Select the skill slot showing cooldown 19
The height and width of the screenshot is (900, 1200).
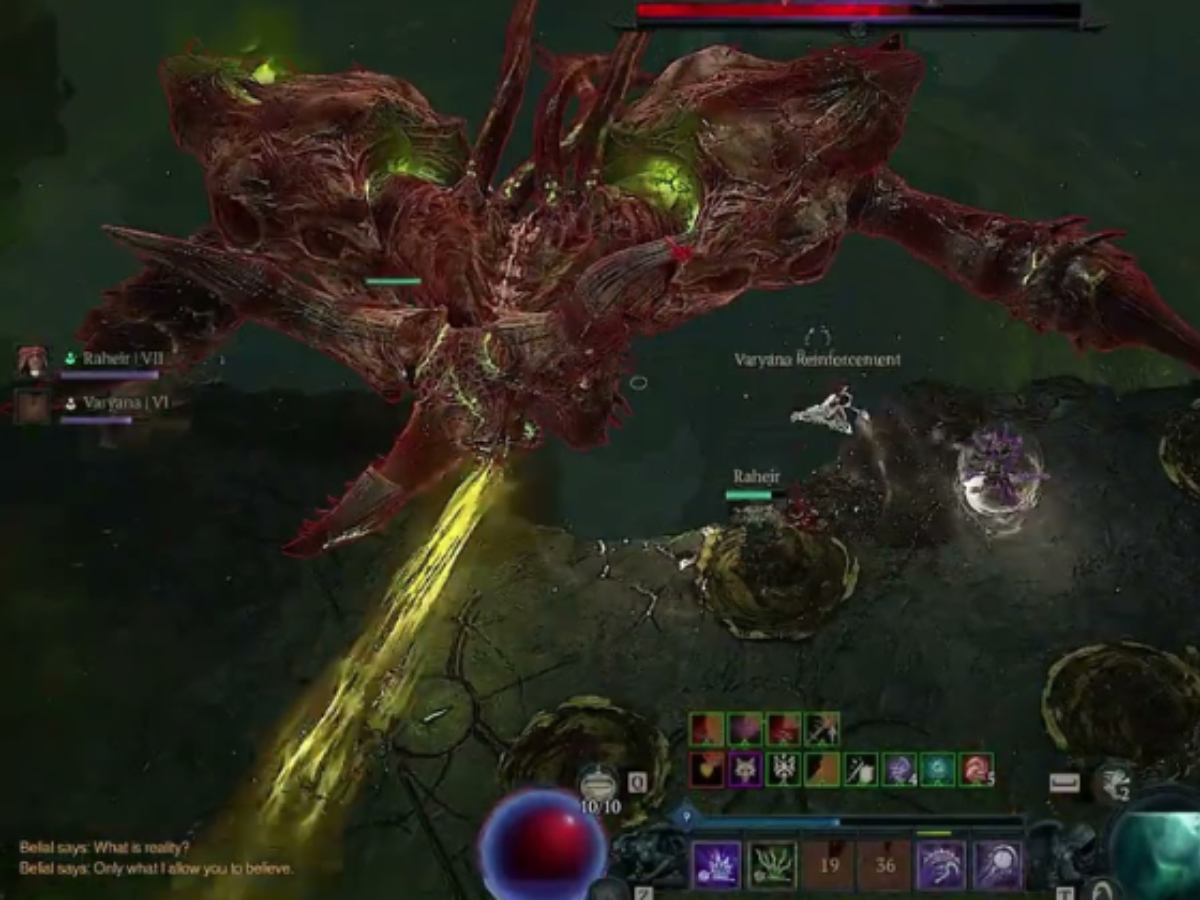pyautogui.click(x=828, y=865)
